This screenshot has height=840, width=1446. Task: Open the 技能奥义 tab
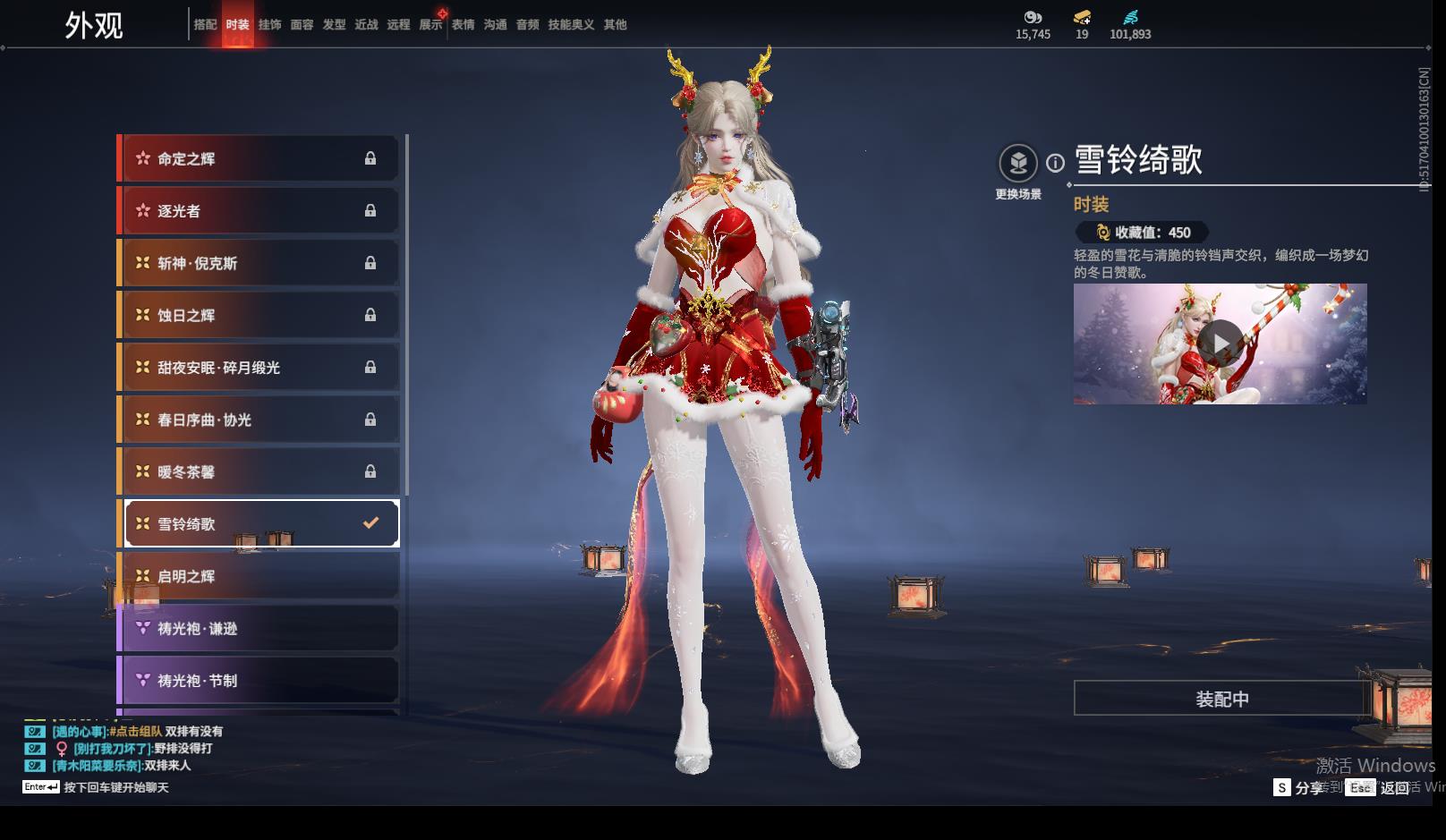571,25
